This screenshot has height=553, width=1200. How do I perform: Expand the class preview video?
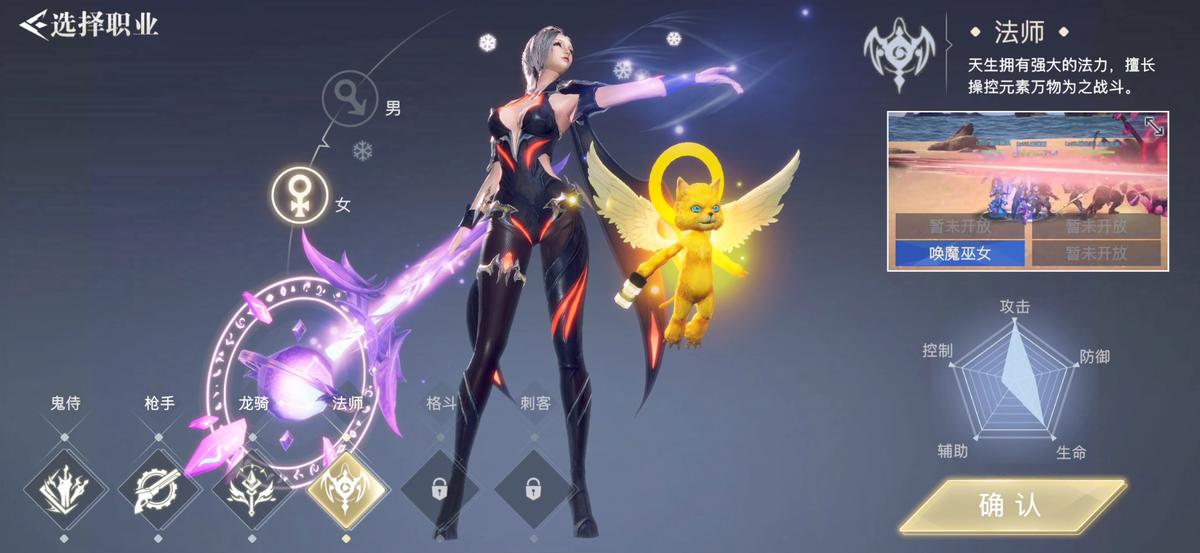click(x=1152, y=127)
